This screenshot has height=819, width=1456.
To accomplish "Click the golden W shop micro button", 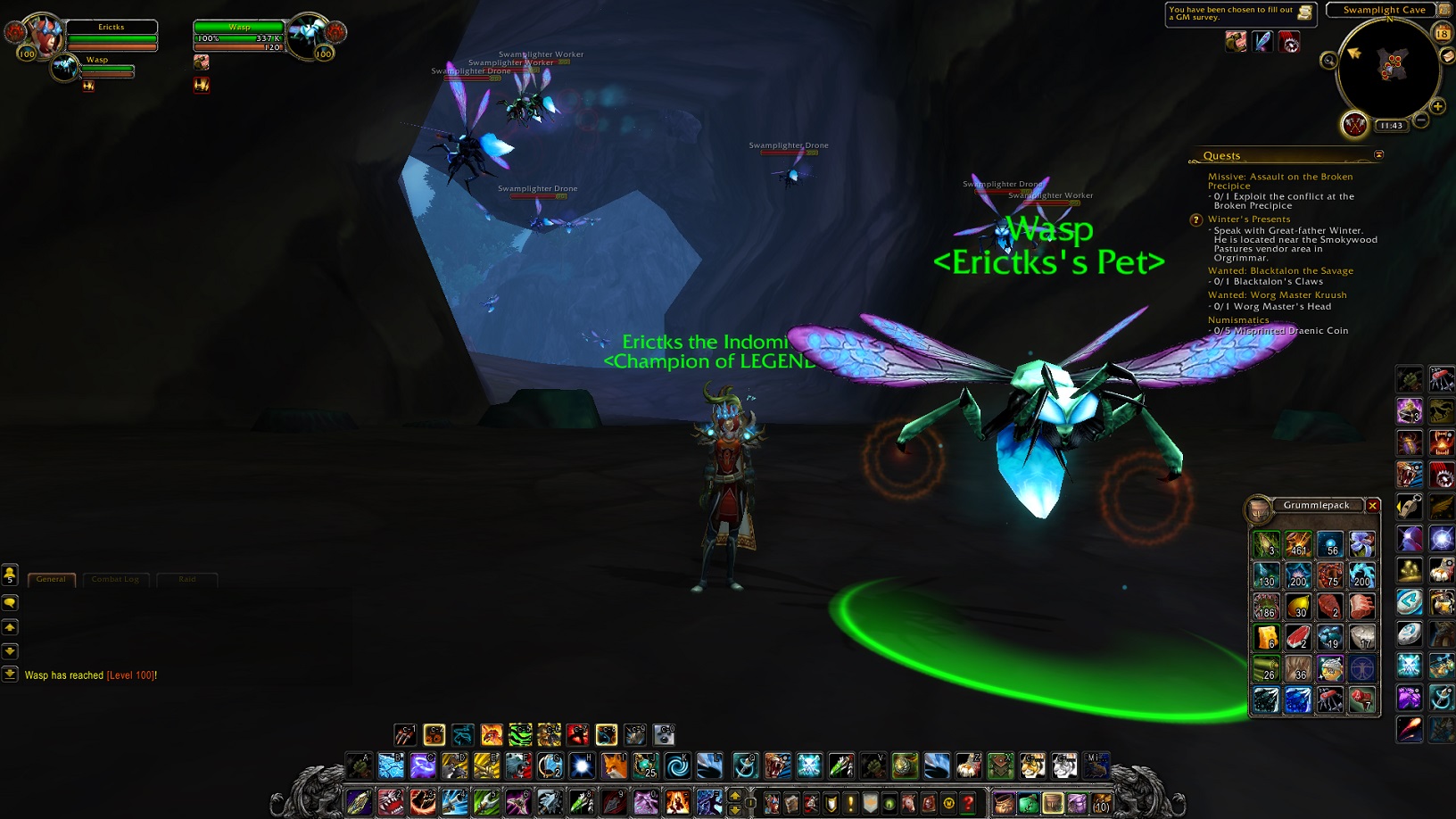I will pos(949,803).
